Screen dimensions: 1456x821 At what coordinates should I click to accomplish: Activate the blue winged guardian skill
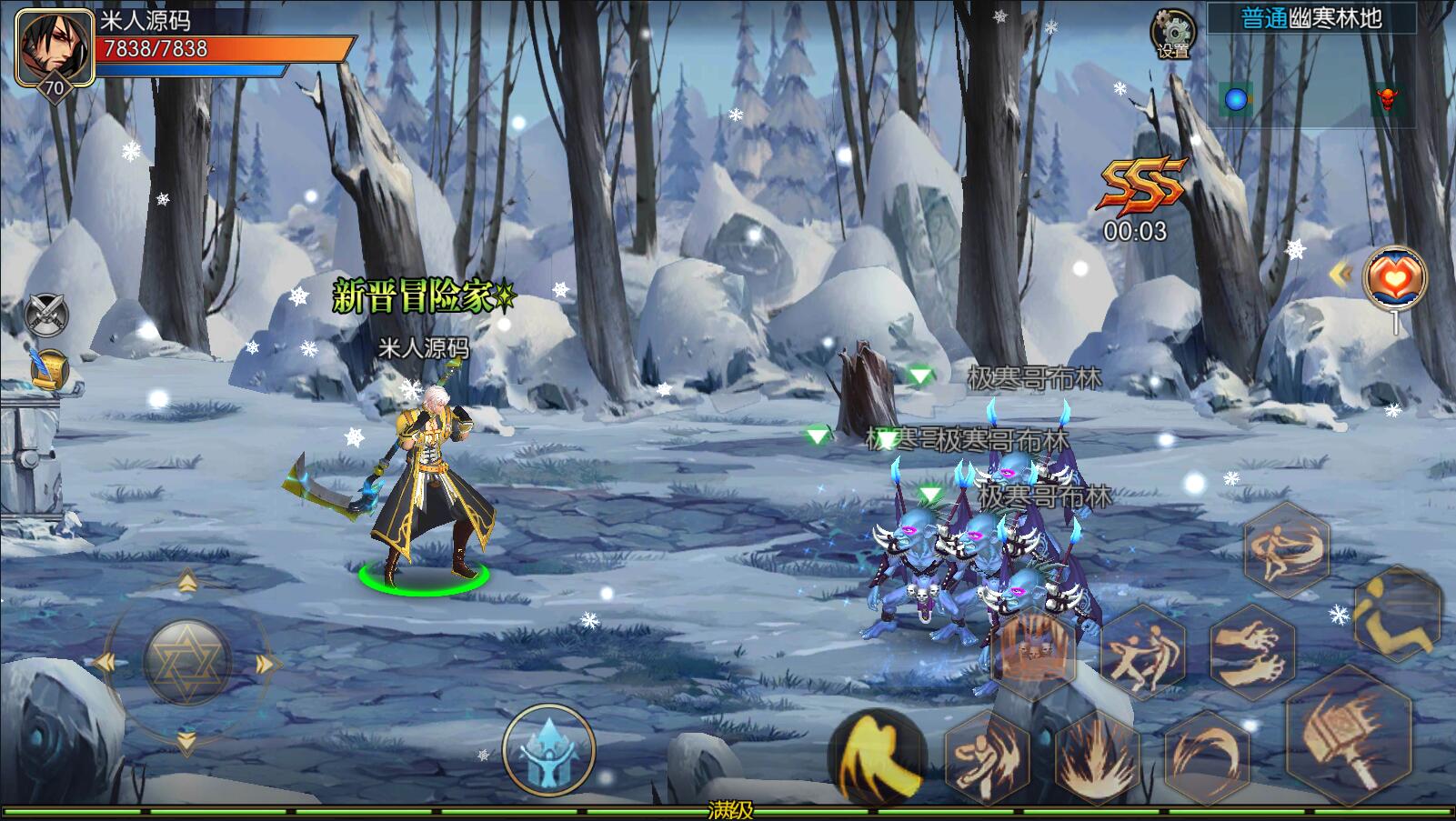548,751
